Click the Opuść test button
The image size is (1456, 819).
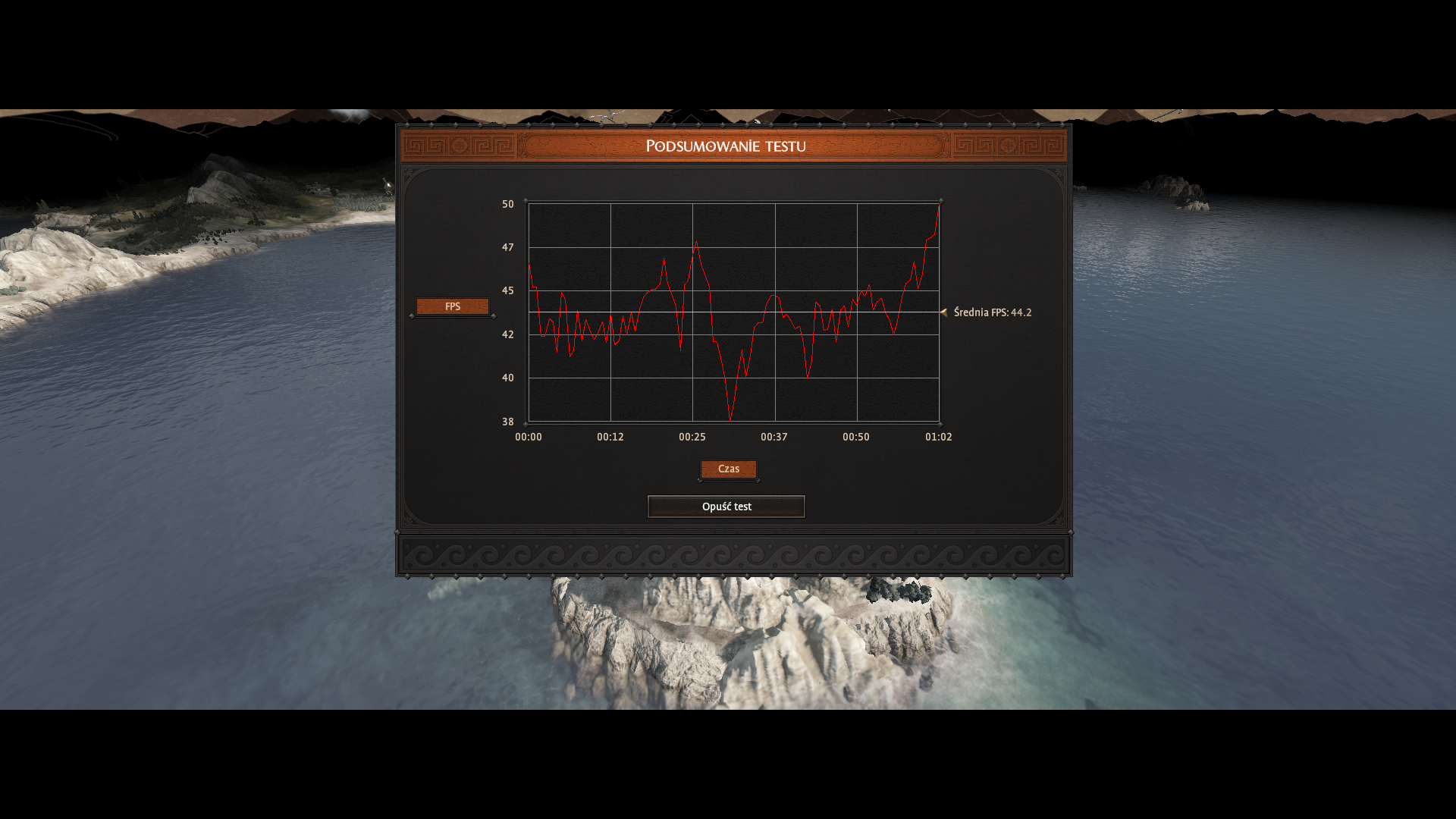(x=726, y=507)
